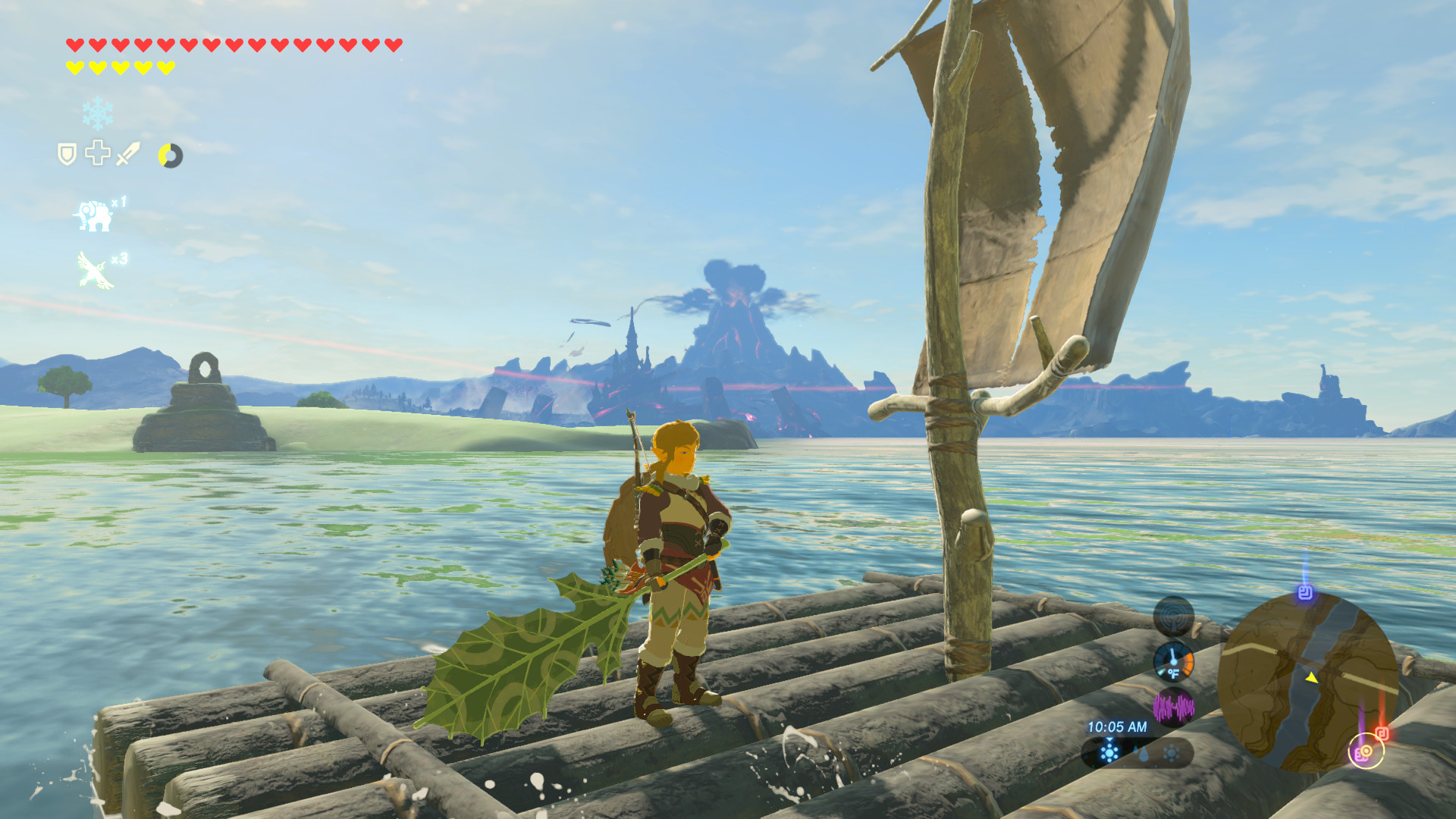Toggle the red shrine marker on the minimap
The height and width of the screenshot is (819, 1456).
coord(1382,733)
